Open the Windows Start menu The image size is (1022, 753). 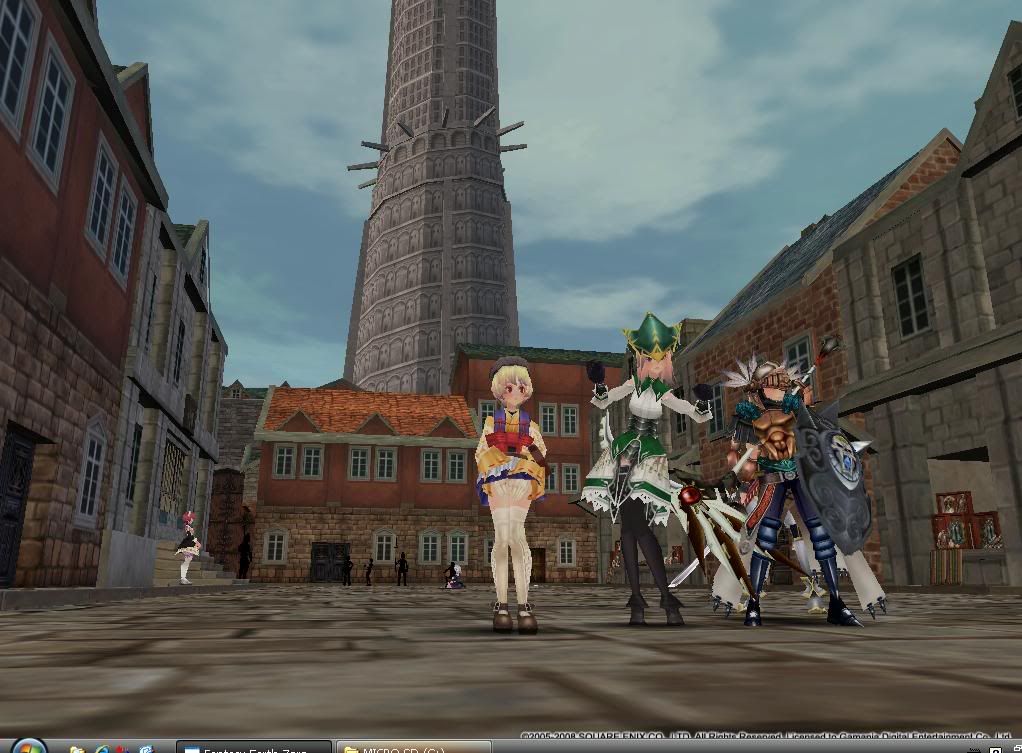pos(27,747)
